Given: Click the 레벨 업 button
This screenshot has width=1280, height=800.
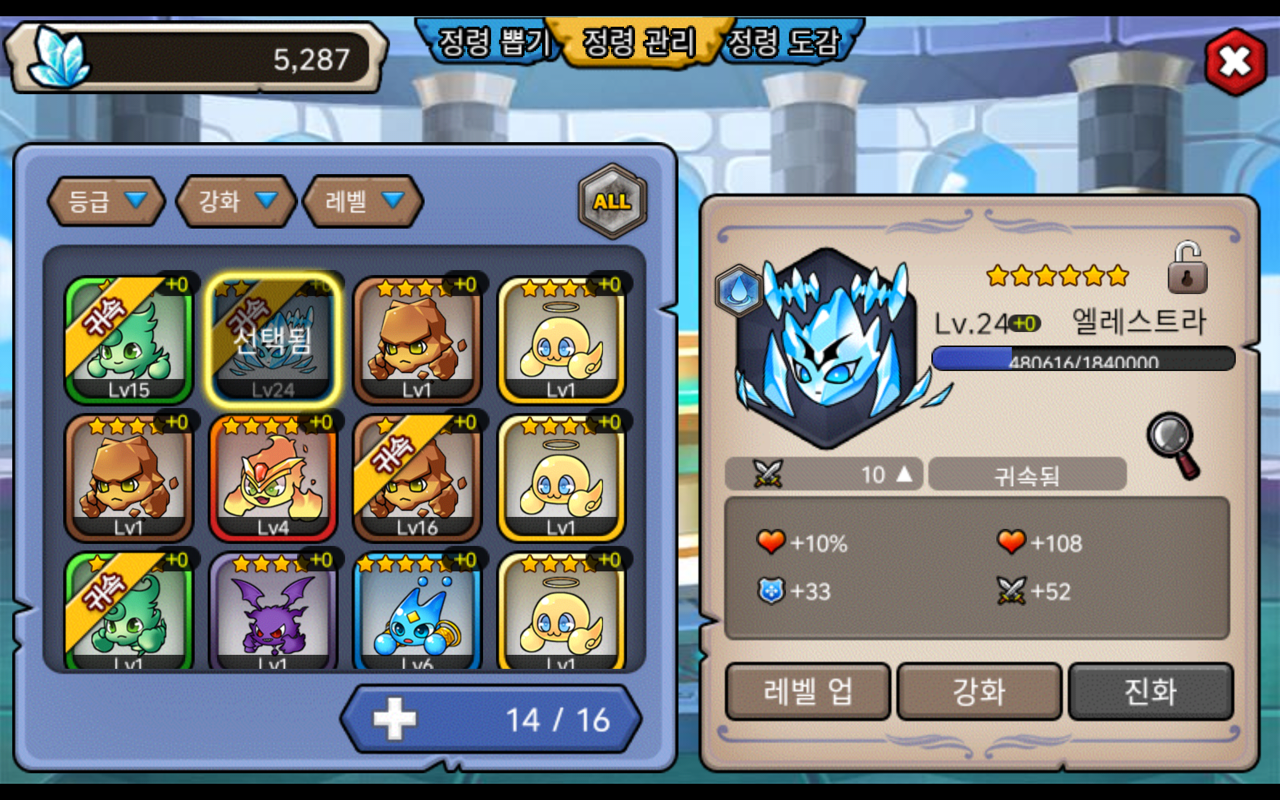Looking at the screenshot, I should tap(807, 691).
